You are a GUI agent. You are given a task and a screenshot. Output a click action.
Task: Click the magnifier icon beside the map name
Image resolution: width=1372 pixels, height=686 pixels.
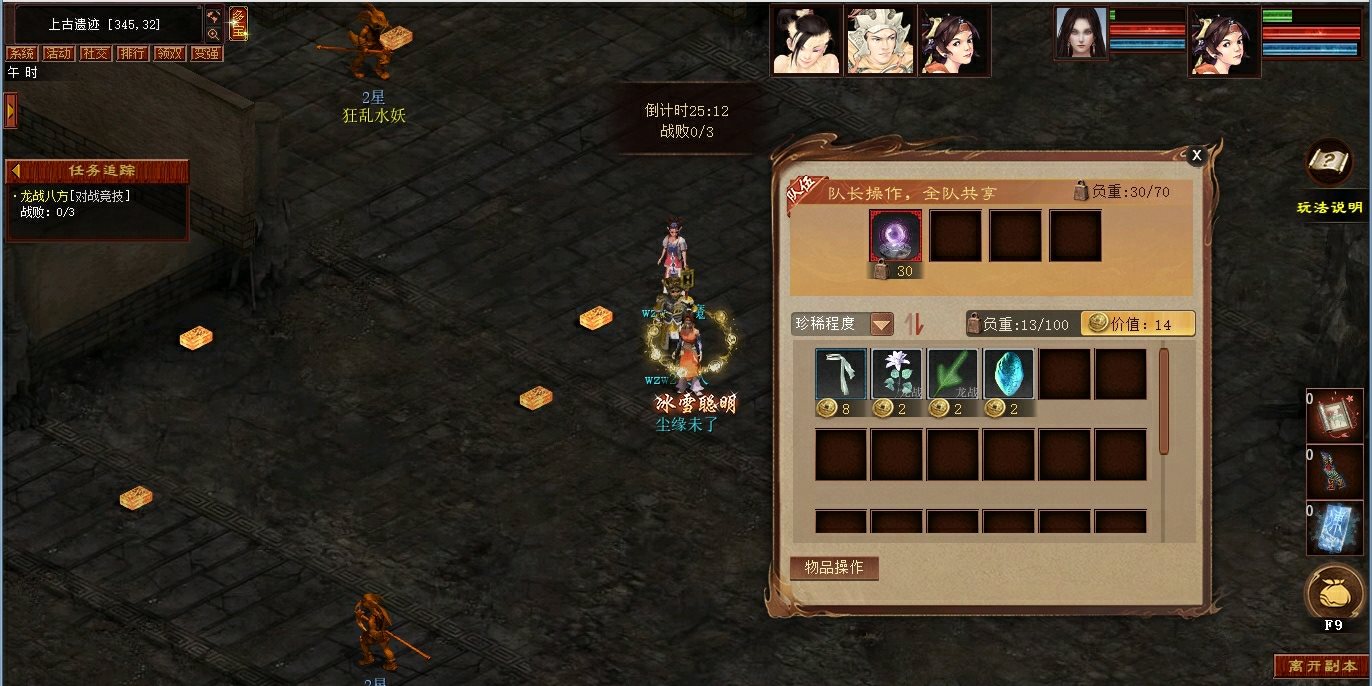(214, 34)
